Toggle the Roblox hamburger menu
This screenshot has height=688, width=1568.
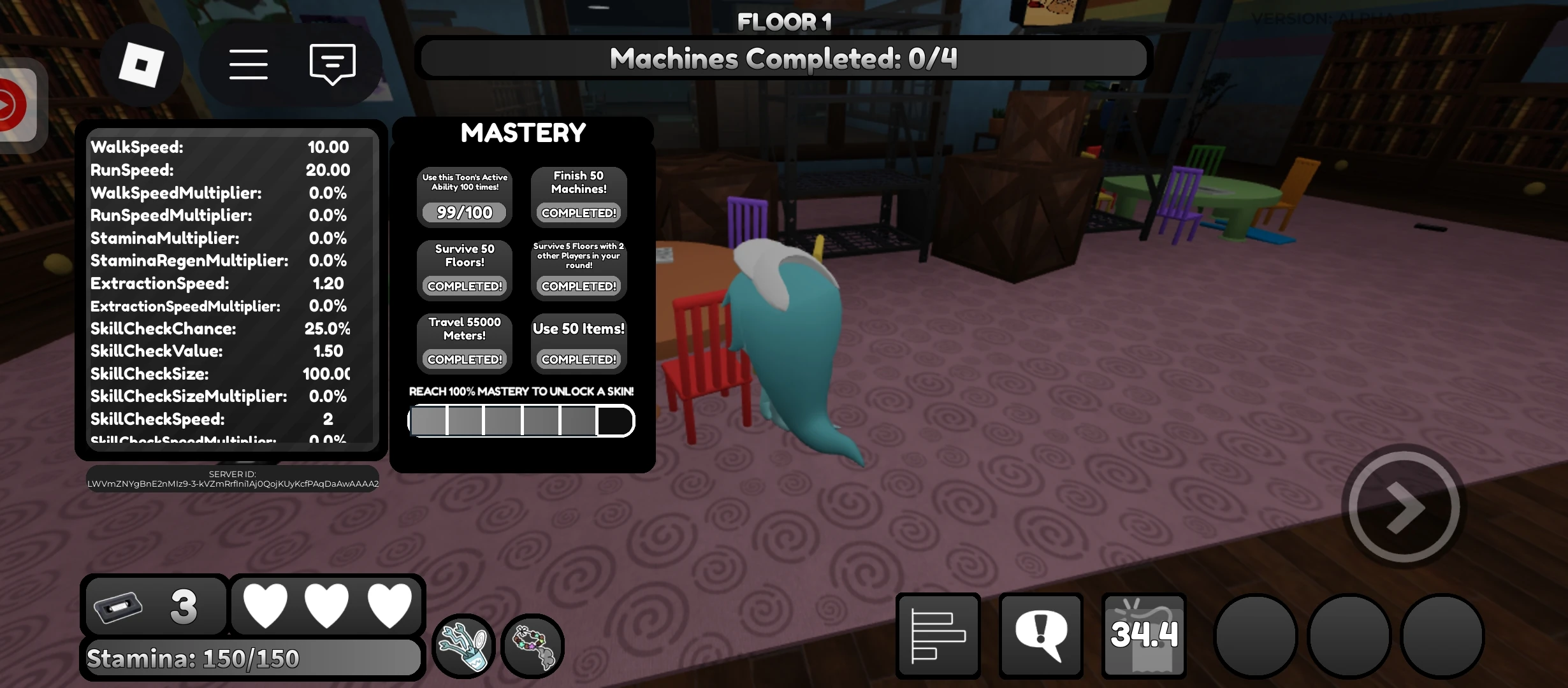coord(249,64)
